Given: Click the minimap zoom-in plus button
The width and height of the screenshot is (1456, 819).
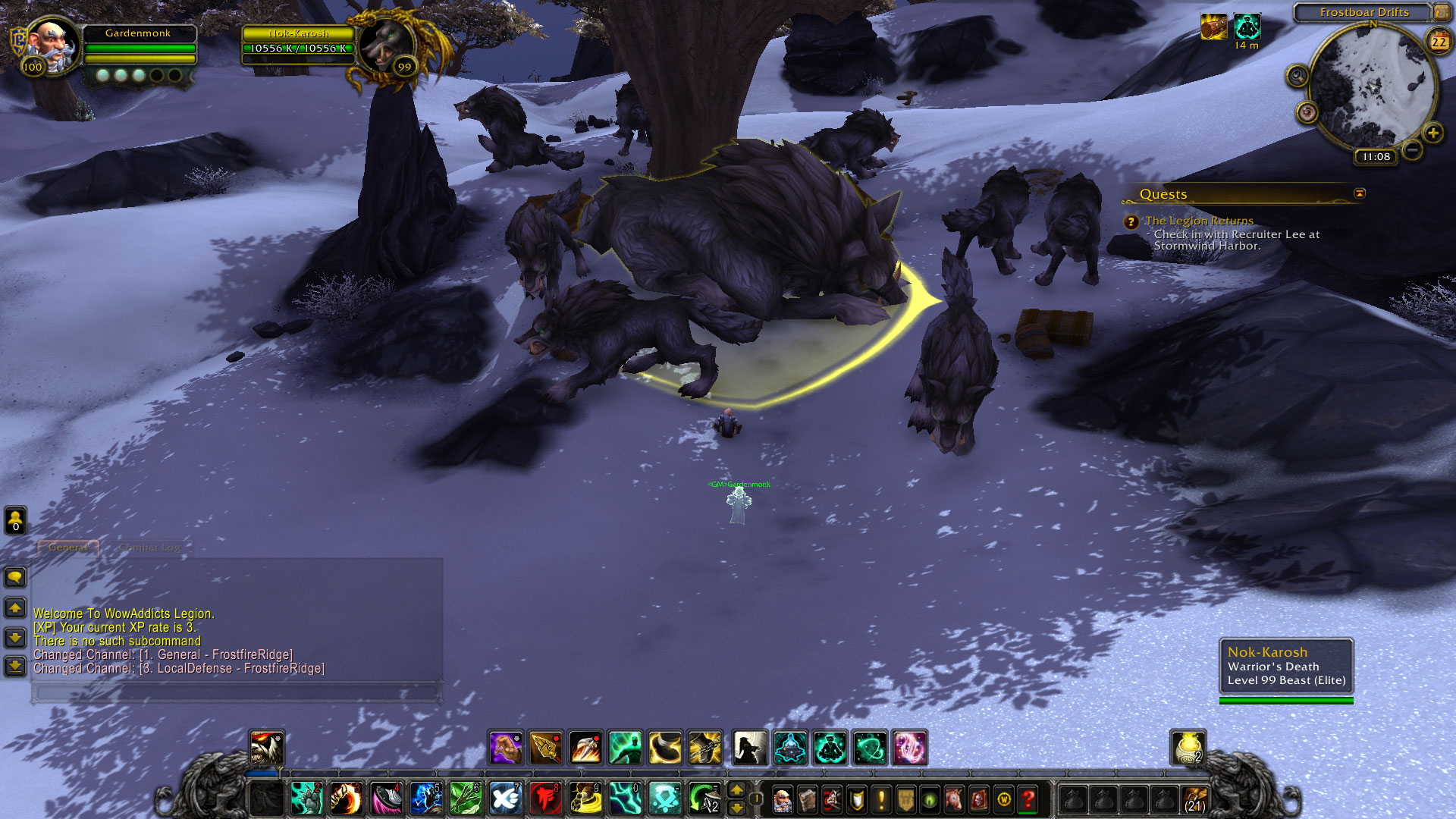Looking at the screenshot, I should coord(1432,133).
